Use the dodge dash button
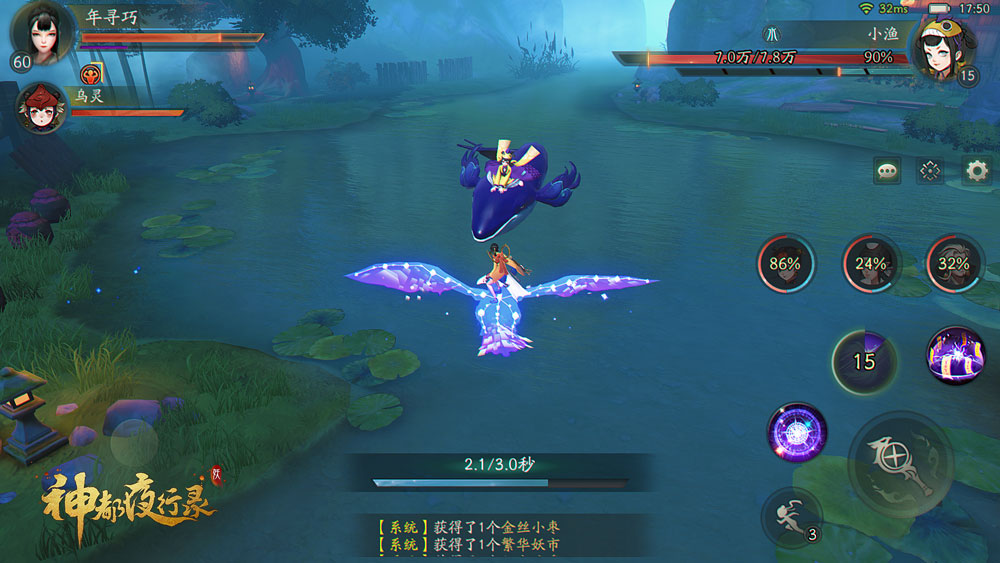 pos(791,517)
